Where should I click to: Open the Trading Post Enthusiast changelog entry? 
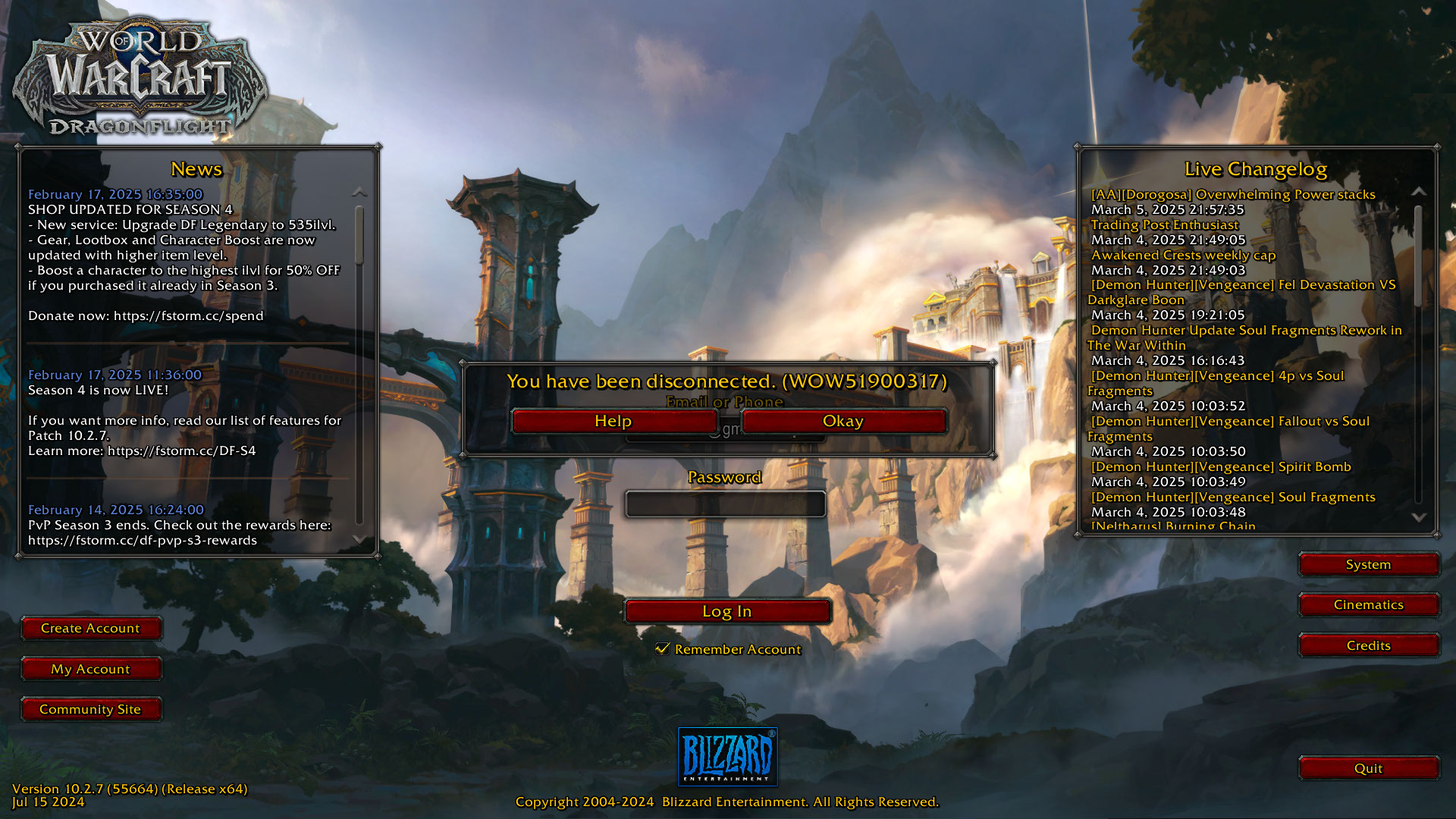click(1164, 224)
